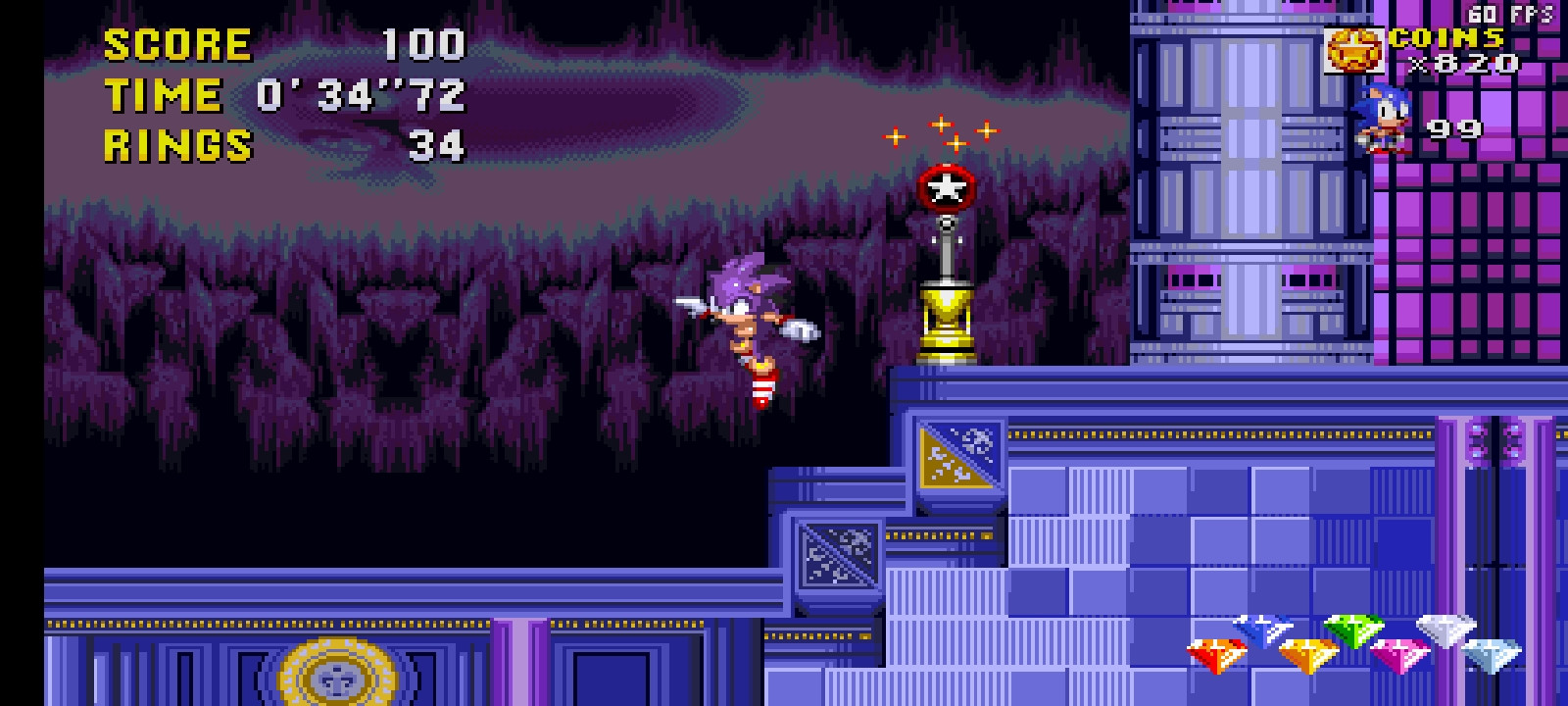Select the yellow Chaos Emerald

[x=1310, y=654]
